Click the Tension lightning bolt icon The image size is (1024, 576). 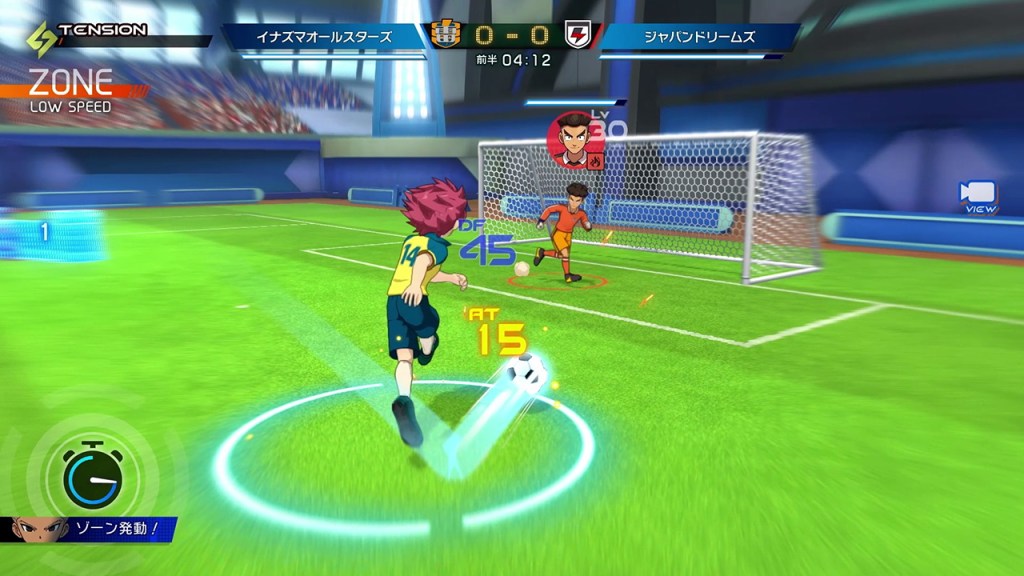point(41,37)
